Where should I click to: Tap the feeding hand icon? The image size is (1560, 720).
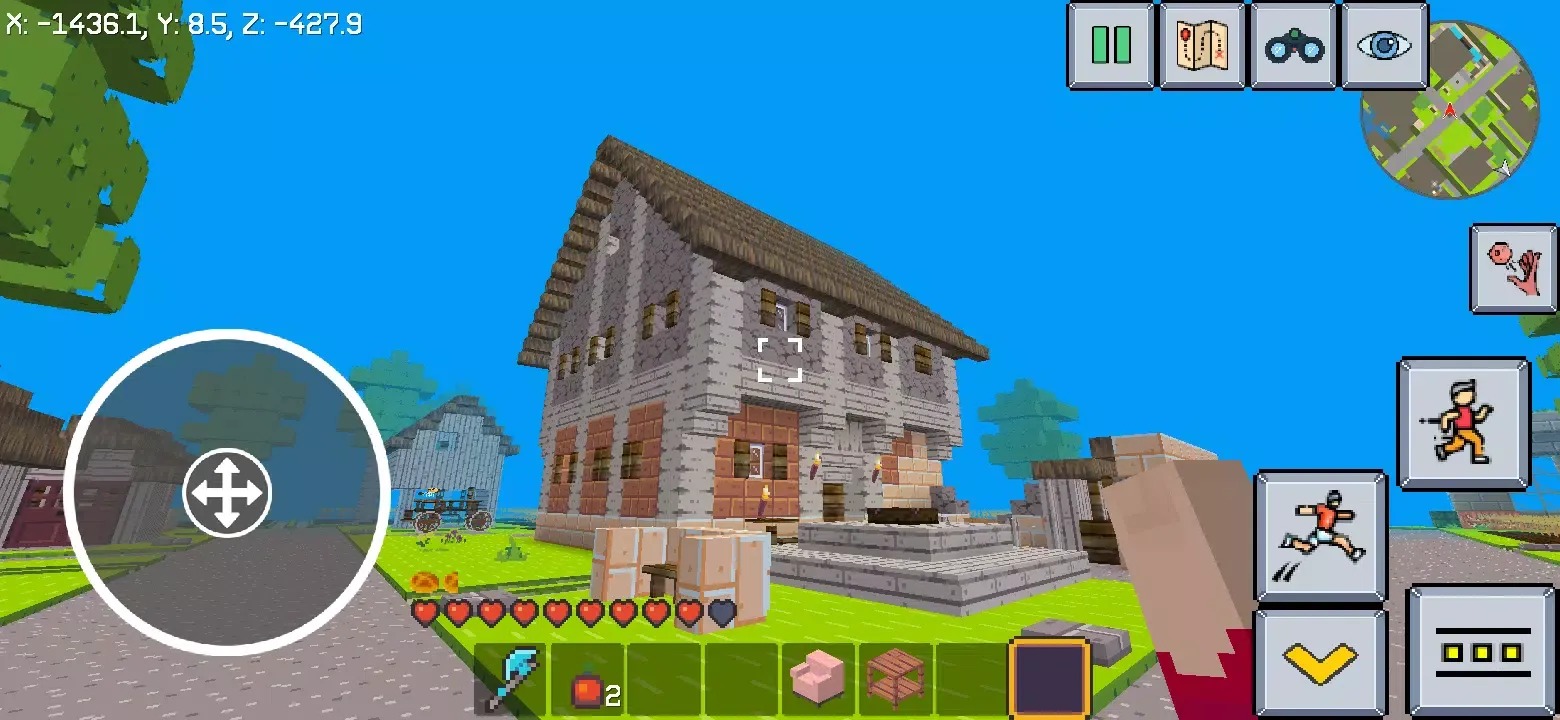coord(1512,270)
